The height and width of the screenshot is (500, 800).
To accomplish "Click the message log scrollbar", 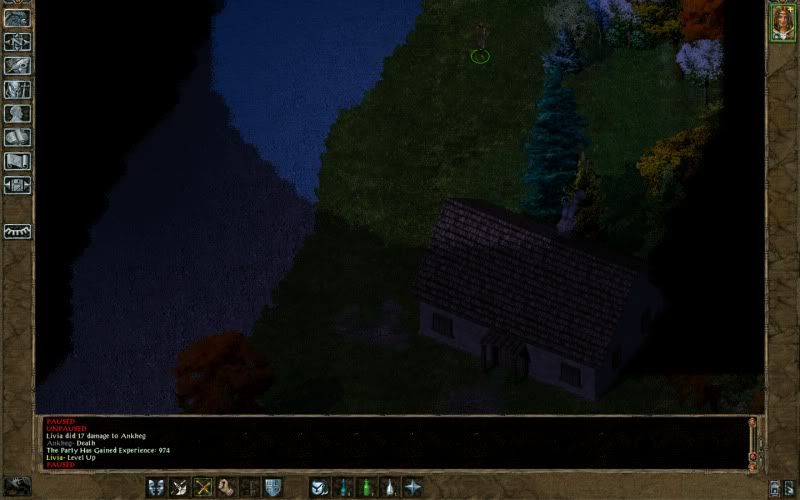I will [x=752, y=443].
